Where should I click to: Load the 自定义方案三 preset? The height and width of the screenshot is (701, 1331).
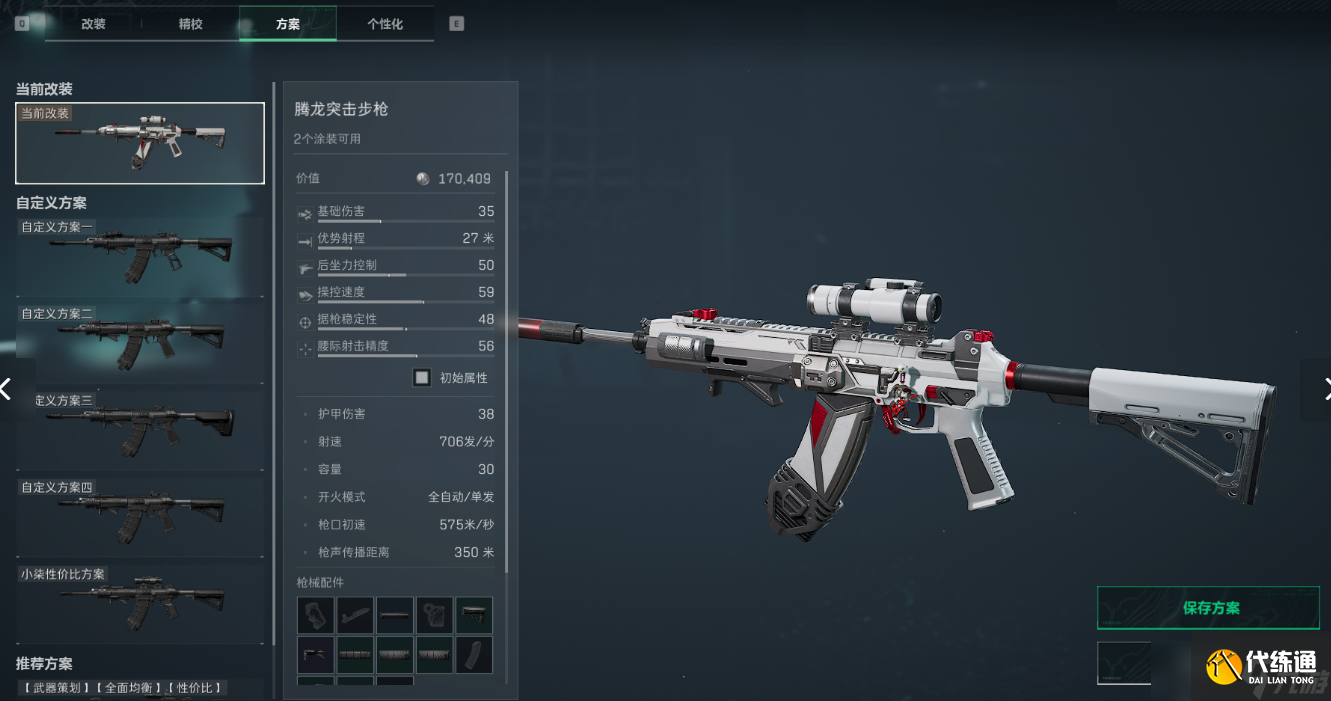coord(140,428)
